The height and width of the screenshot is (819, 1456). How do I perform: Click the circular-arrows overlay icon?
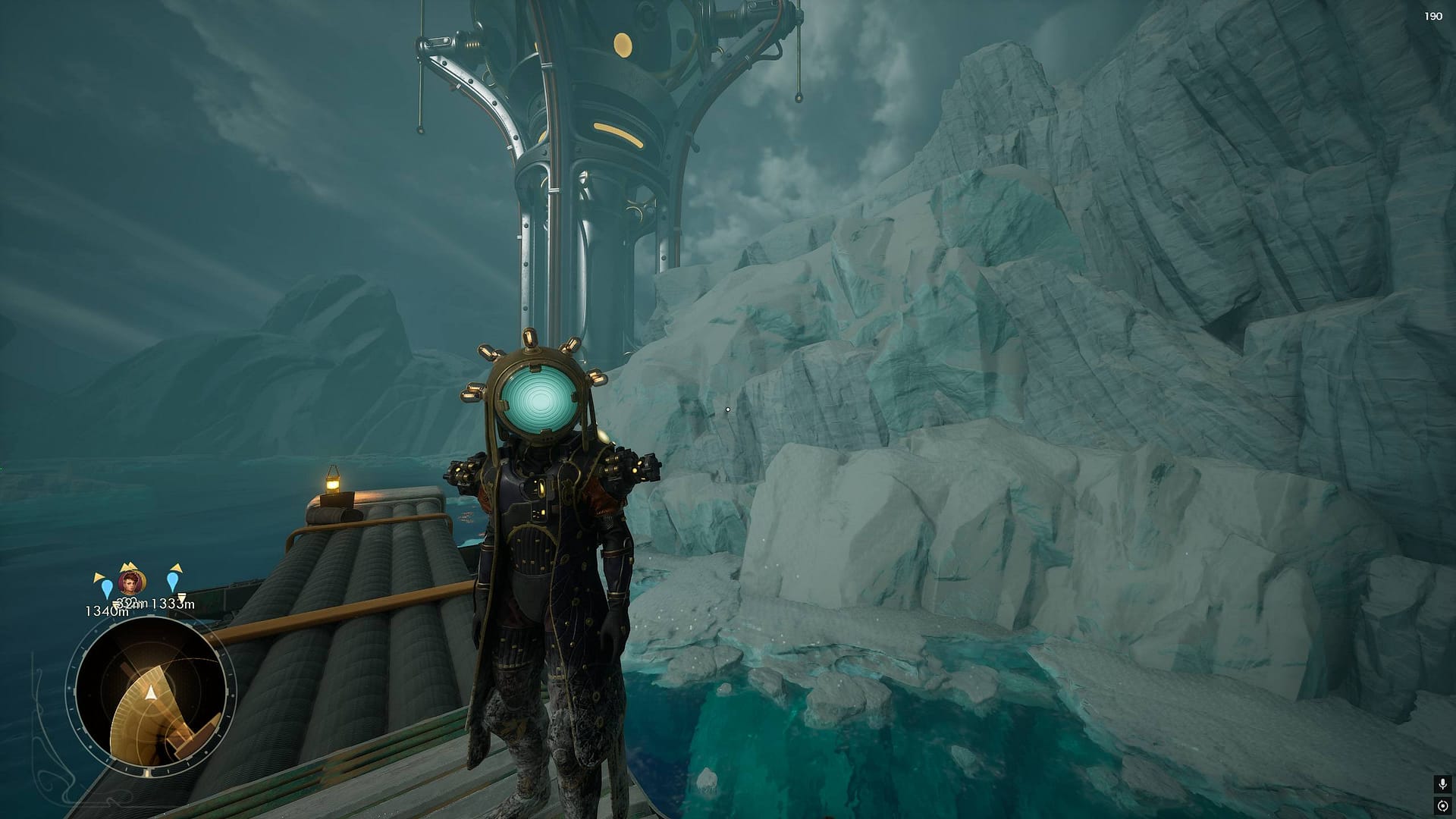(1442, 805)
